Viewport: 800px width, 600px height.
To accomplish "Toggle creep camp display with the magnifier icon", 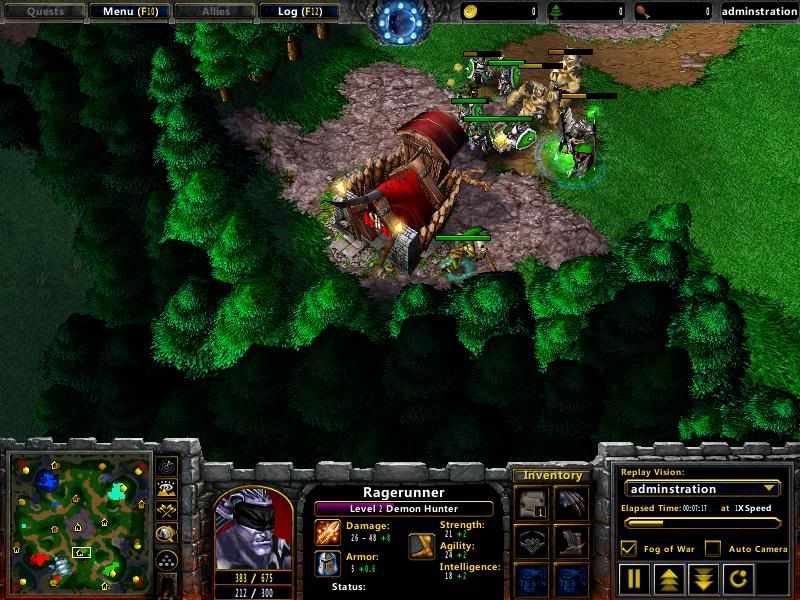I will [x=167, y=533].
